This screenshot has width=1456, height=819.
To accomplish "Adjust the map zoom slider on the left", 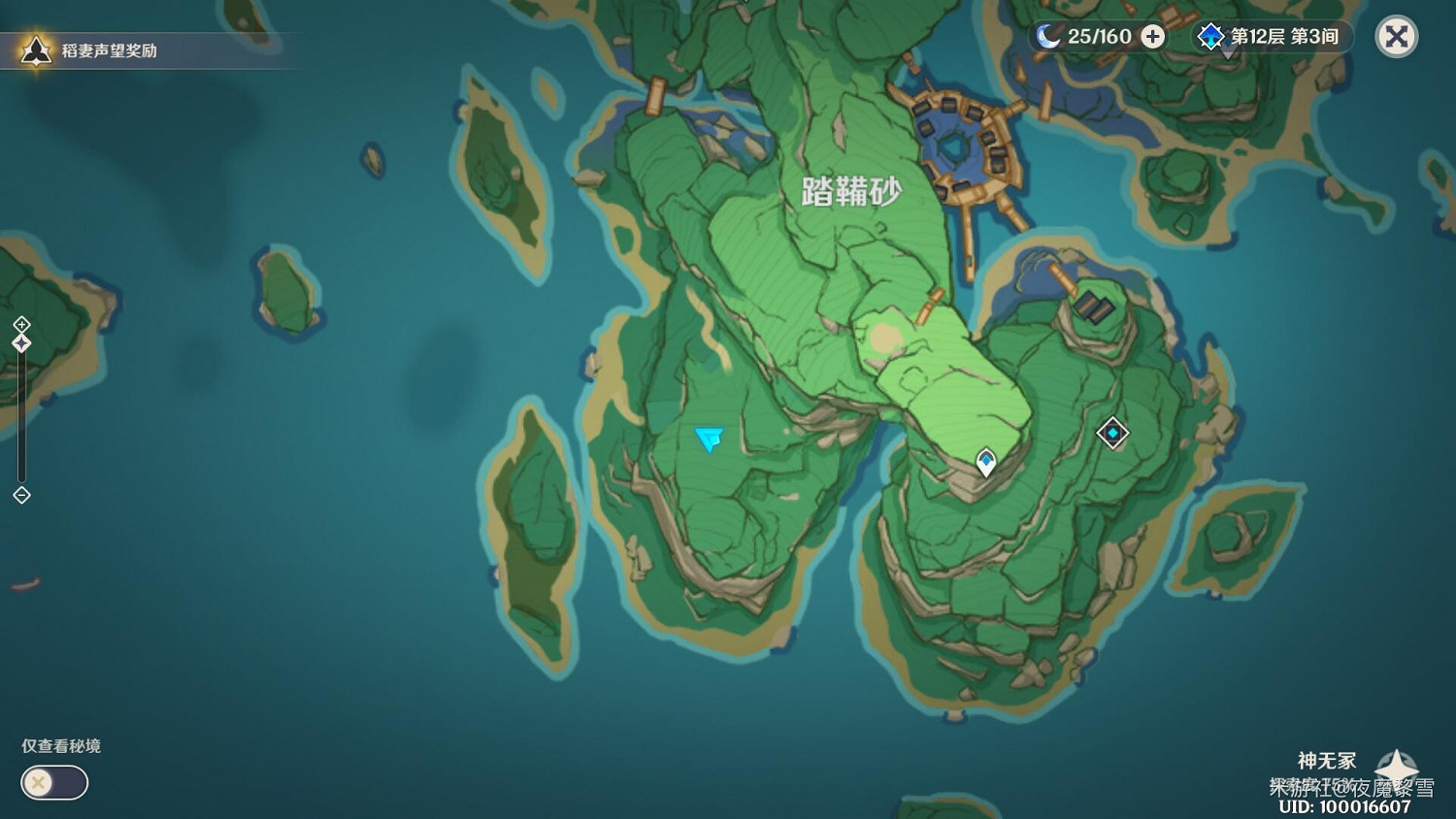I will pos(20,408).
